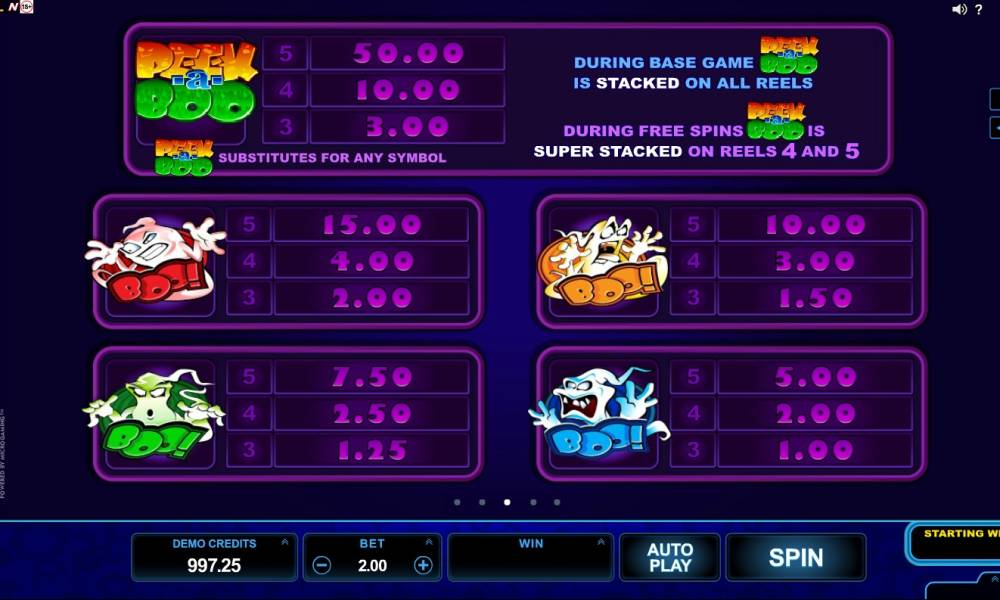Decrease the bet with the minus button
1000x600 pixels.
(322, 565)
